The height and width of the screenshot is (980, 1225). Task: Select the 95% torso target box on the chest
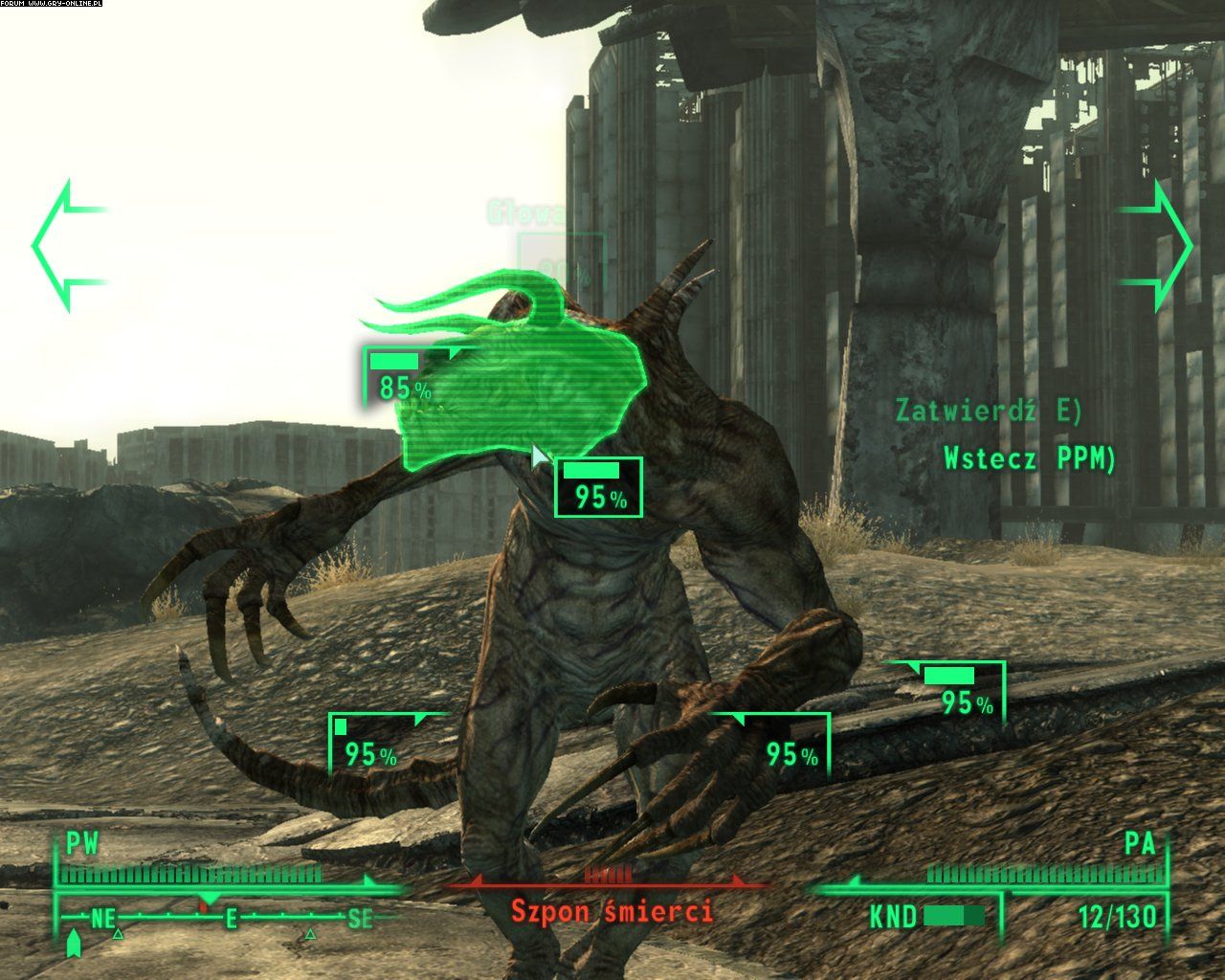(598, 487)
